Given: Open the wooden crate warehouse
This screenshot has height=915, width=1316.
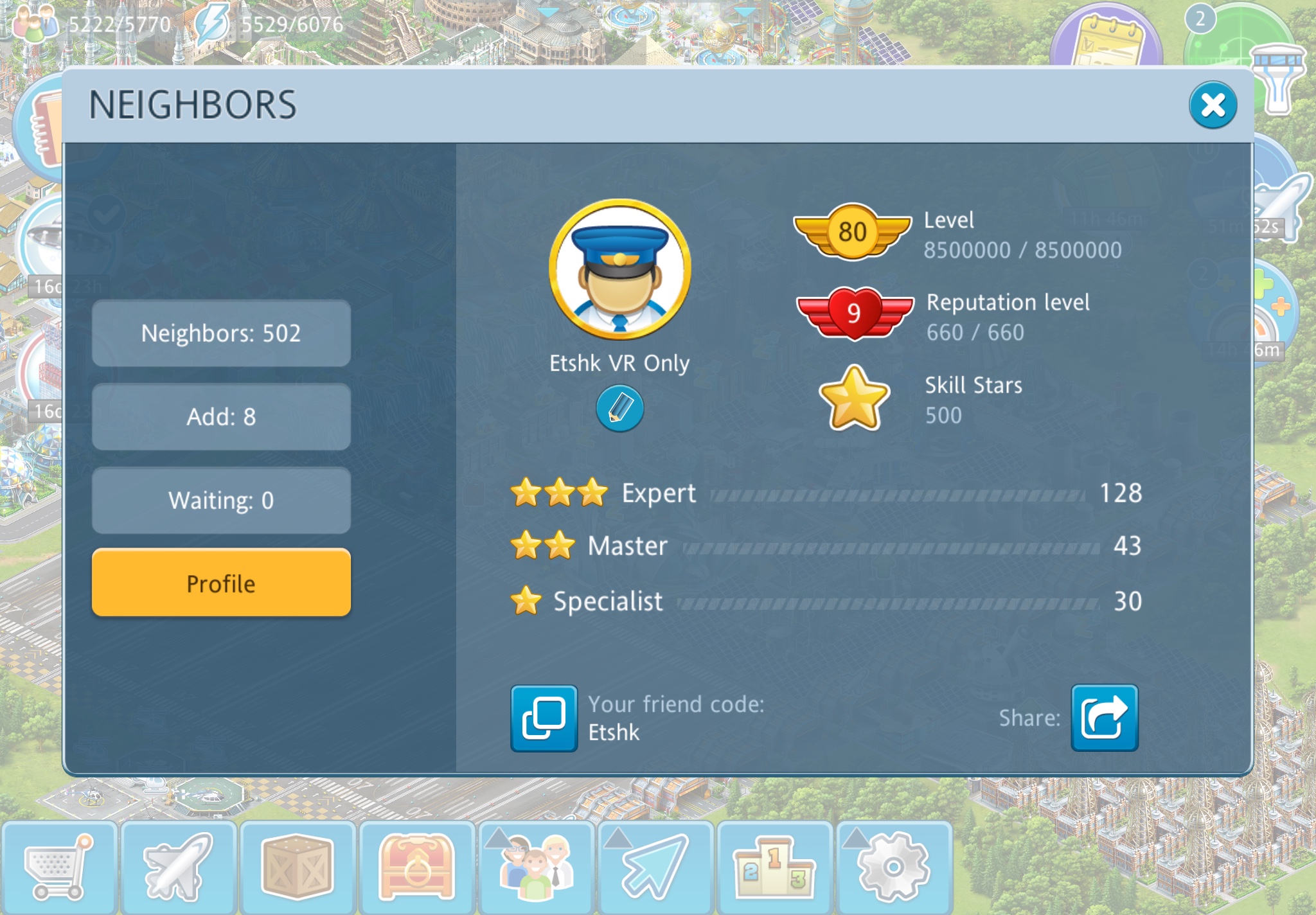Looking at the screenshot, I should pyautogui.click(x=297, y=867).
